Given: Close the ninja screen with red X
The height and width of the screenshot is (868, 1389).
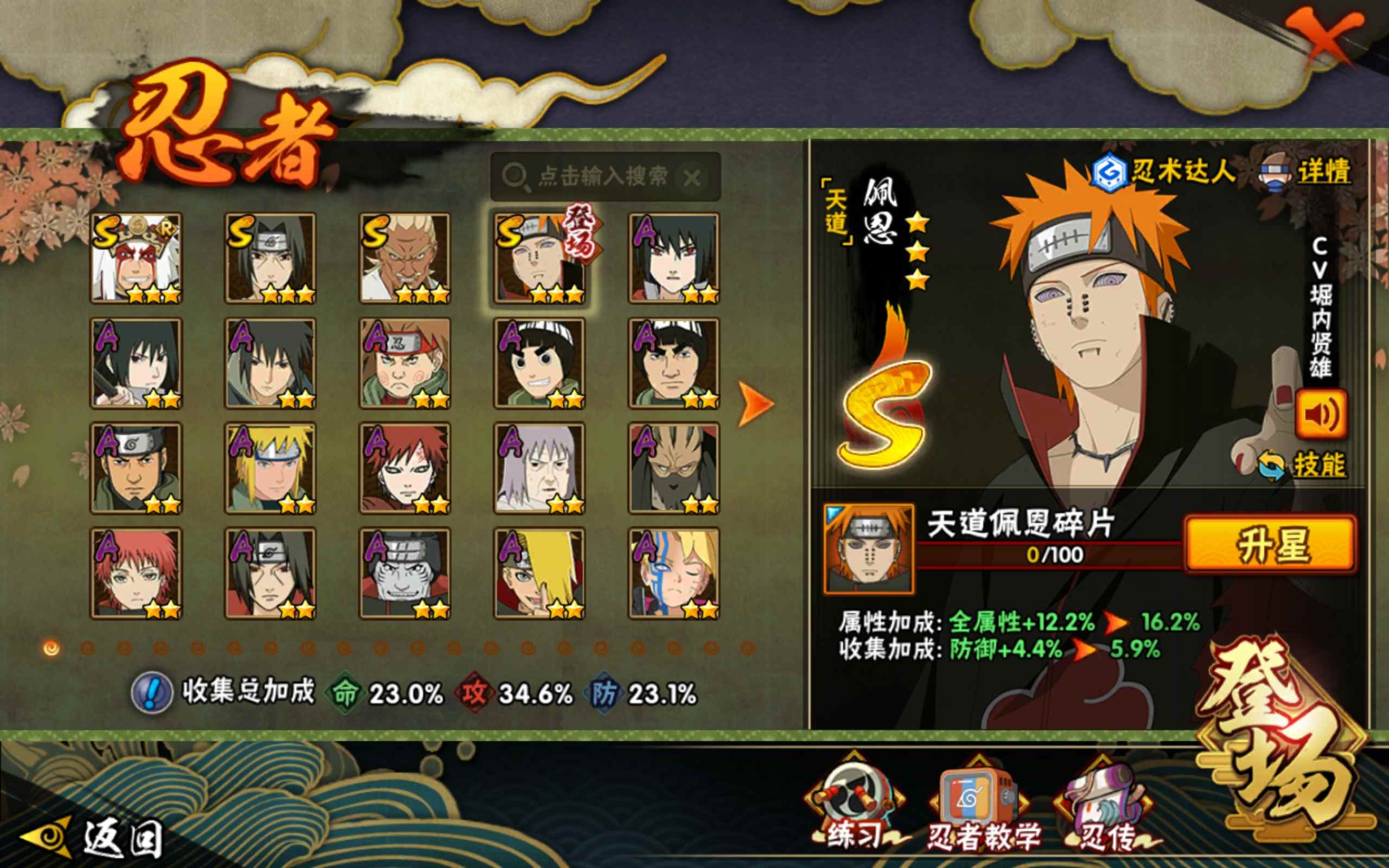Looking at the screenshot, I should [1323, 41].
